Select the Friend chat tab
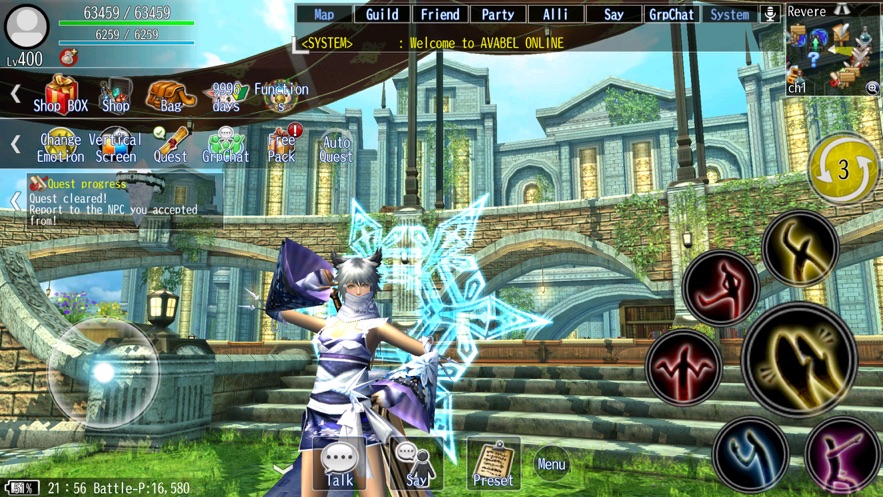 440,14
